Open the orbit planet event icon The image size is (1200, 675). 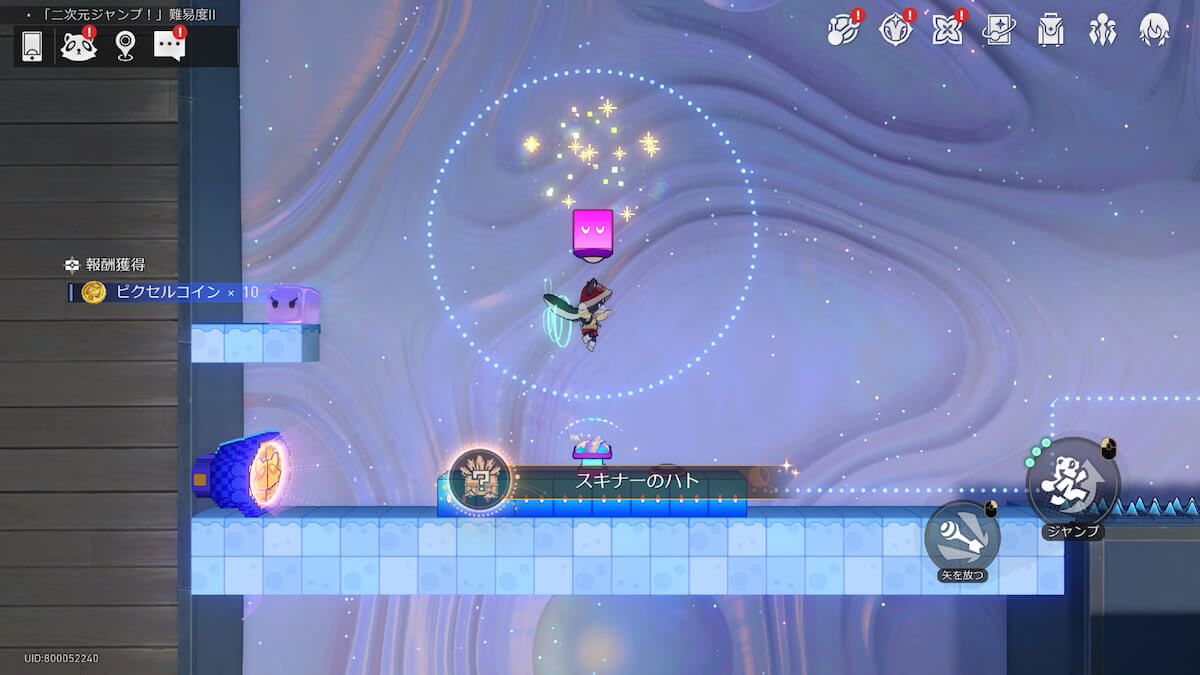coord(843,31)
